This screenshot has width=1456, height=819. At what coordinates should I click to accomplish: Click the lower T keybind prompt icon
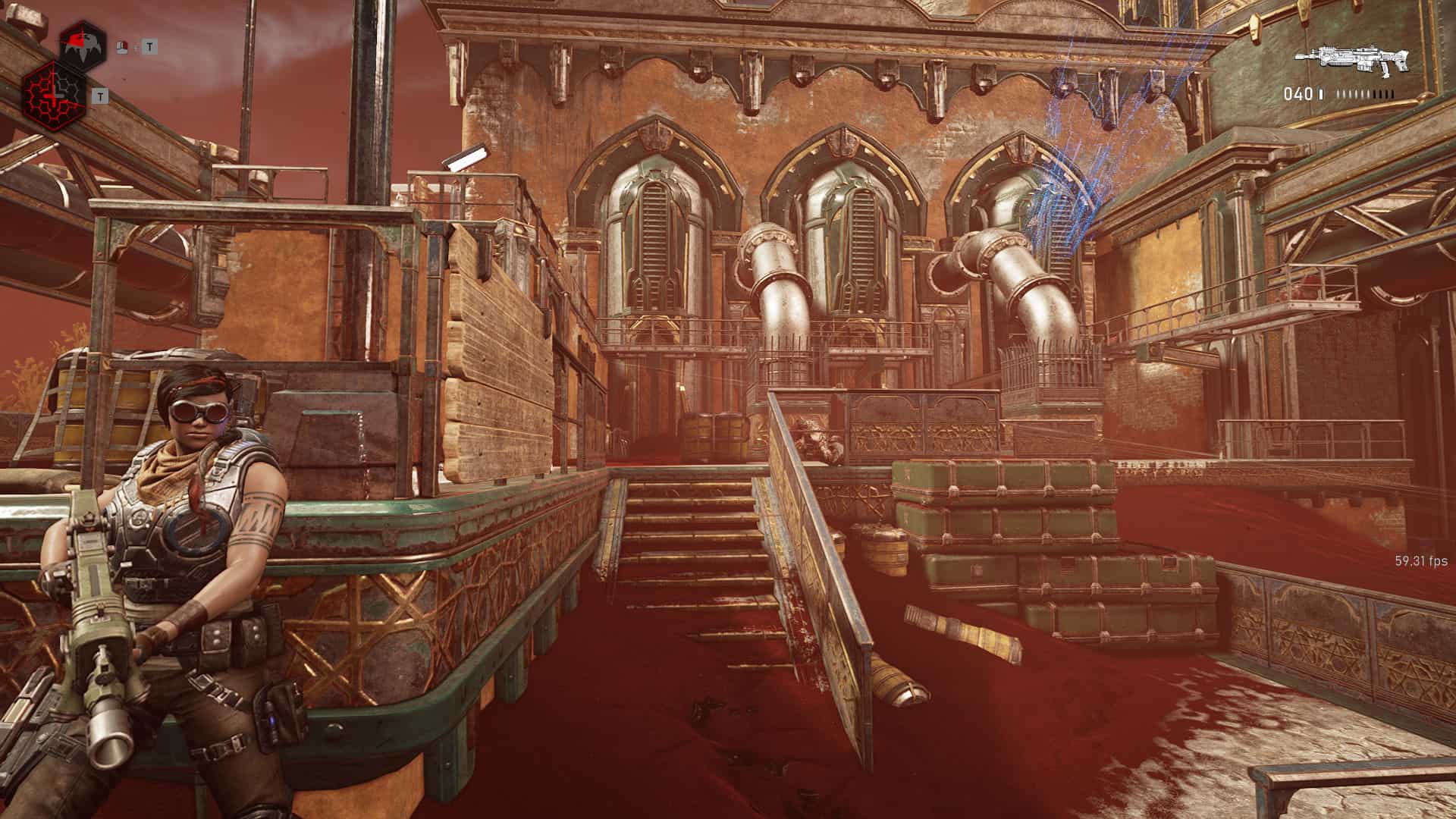100,96
